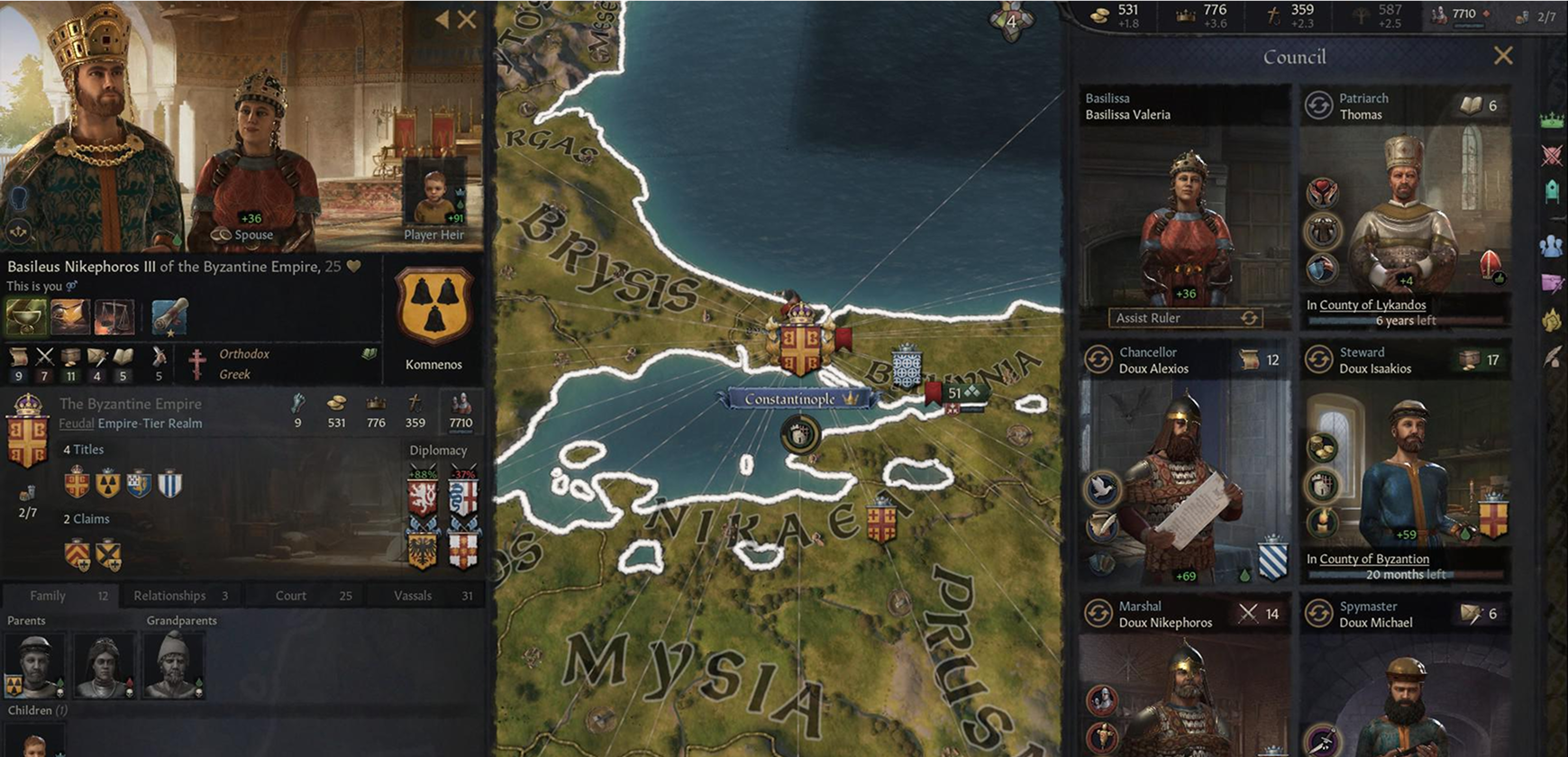This screenshot has height=757, width=1568.
Task: Swap out Steward Doux Isaakios
Action: (1318, 360)
